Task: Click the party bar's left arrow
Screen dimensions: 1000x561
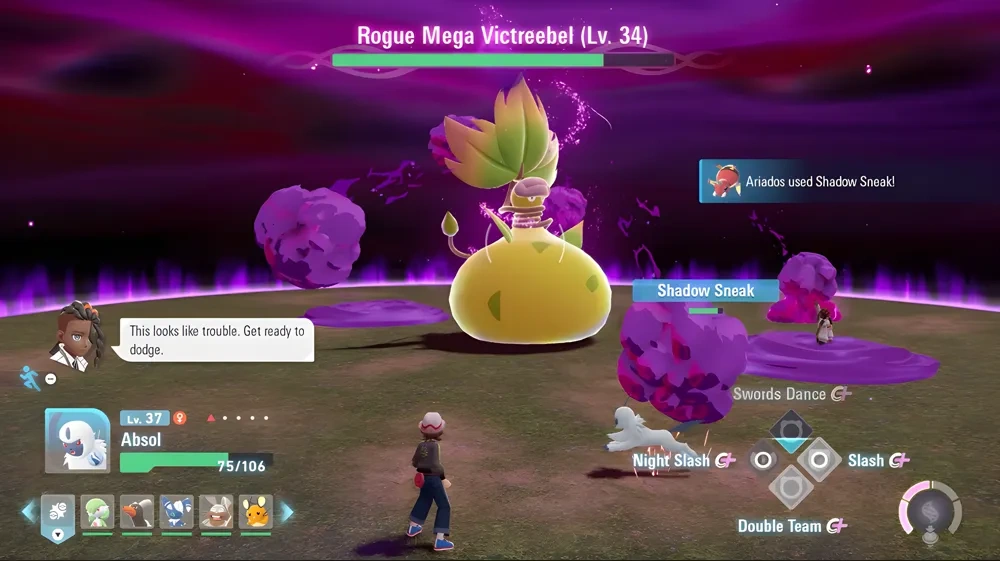Action: pos(27,512)
